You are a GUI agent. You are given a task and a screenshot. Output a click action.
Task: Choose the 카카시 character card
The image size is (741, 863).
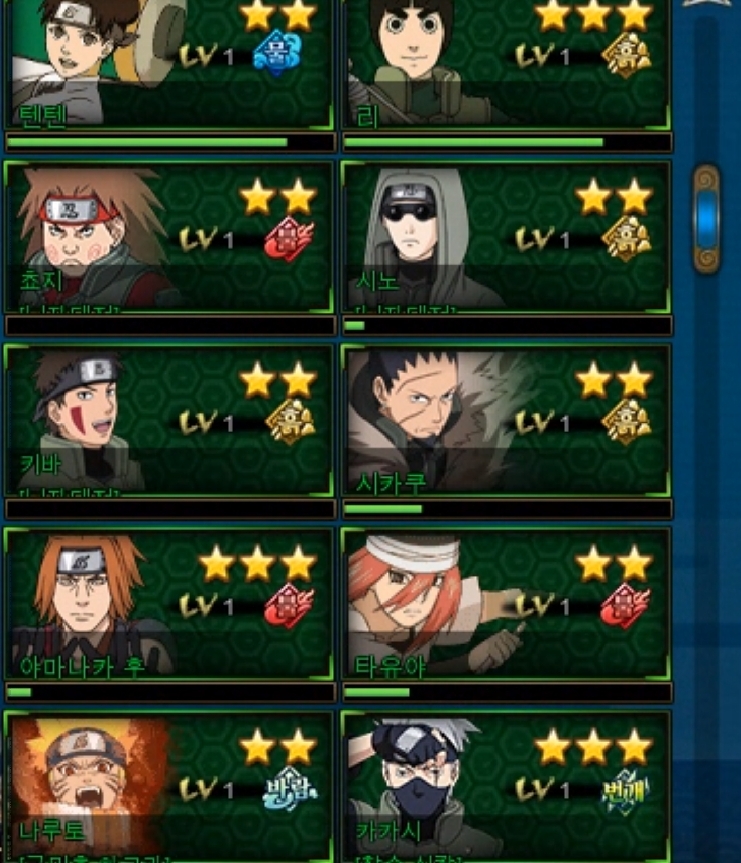pyautogui.click(x=506, y=786)
